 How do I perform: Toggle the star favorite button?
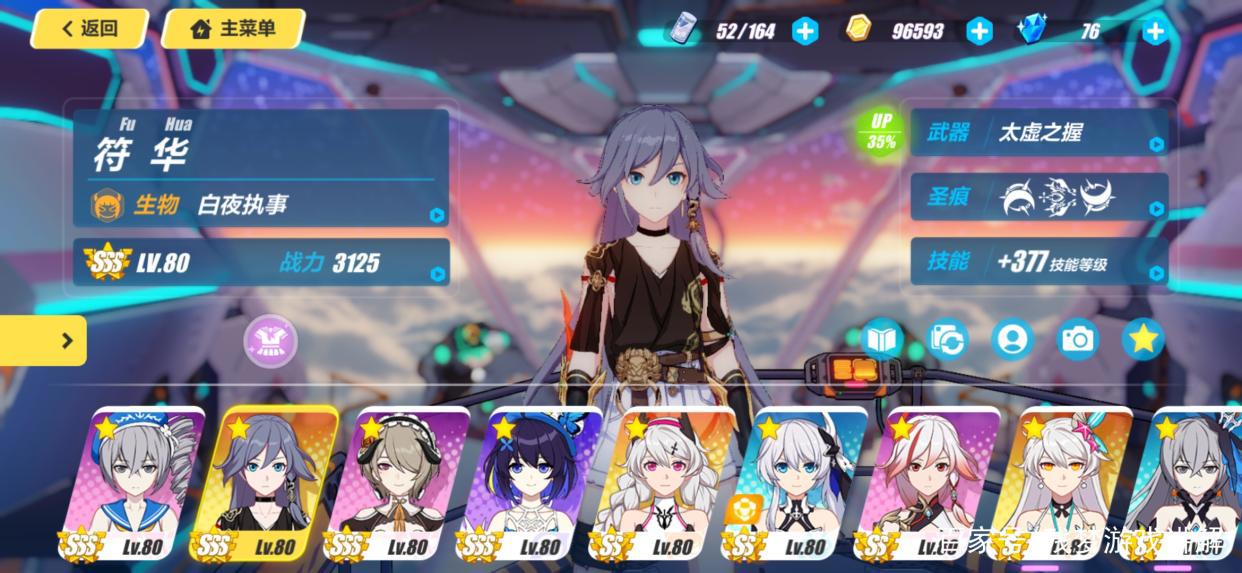click(x=1142, y=340)
